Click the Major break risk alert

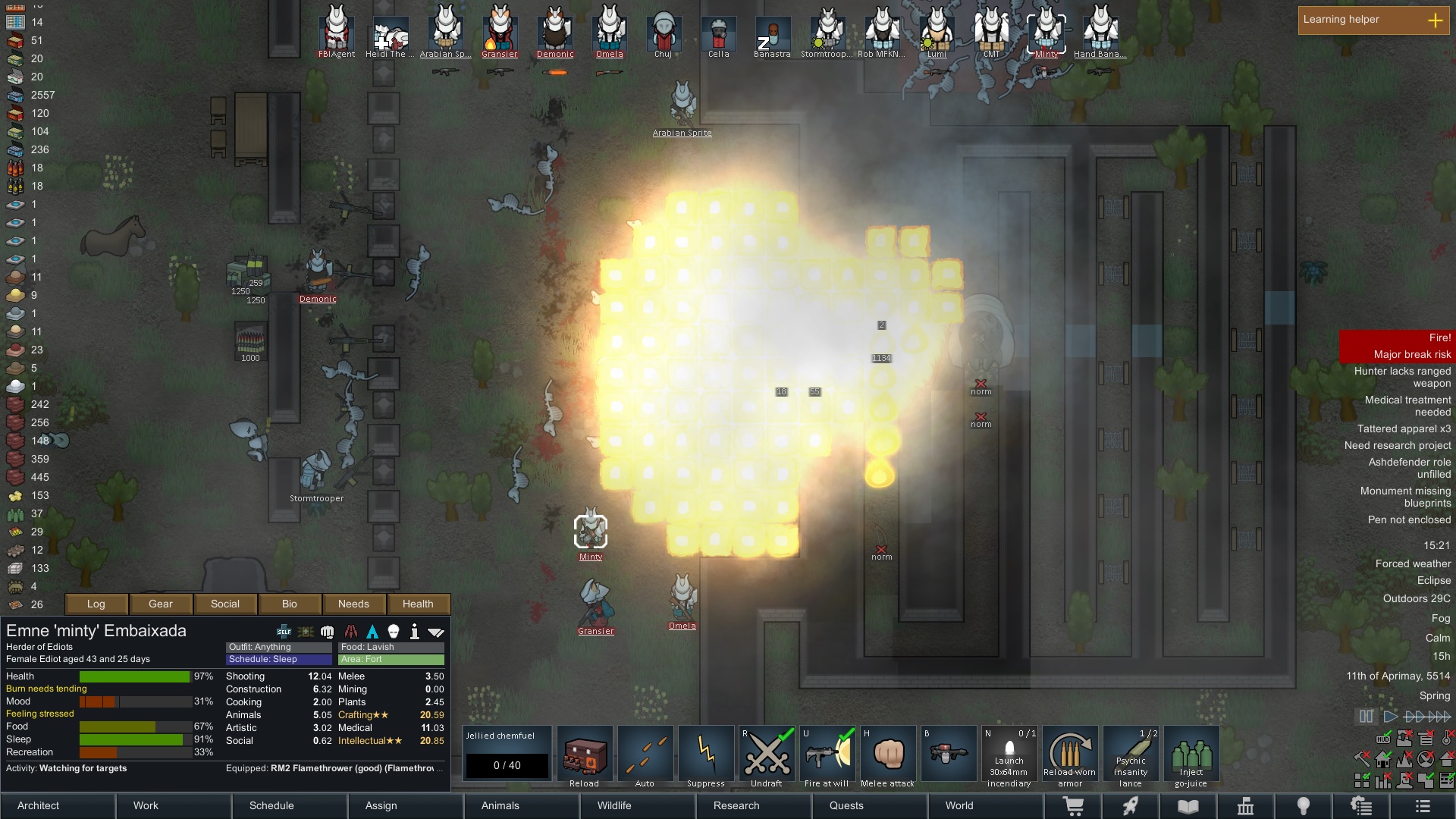1411,353
